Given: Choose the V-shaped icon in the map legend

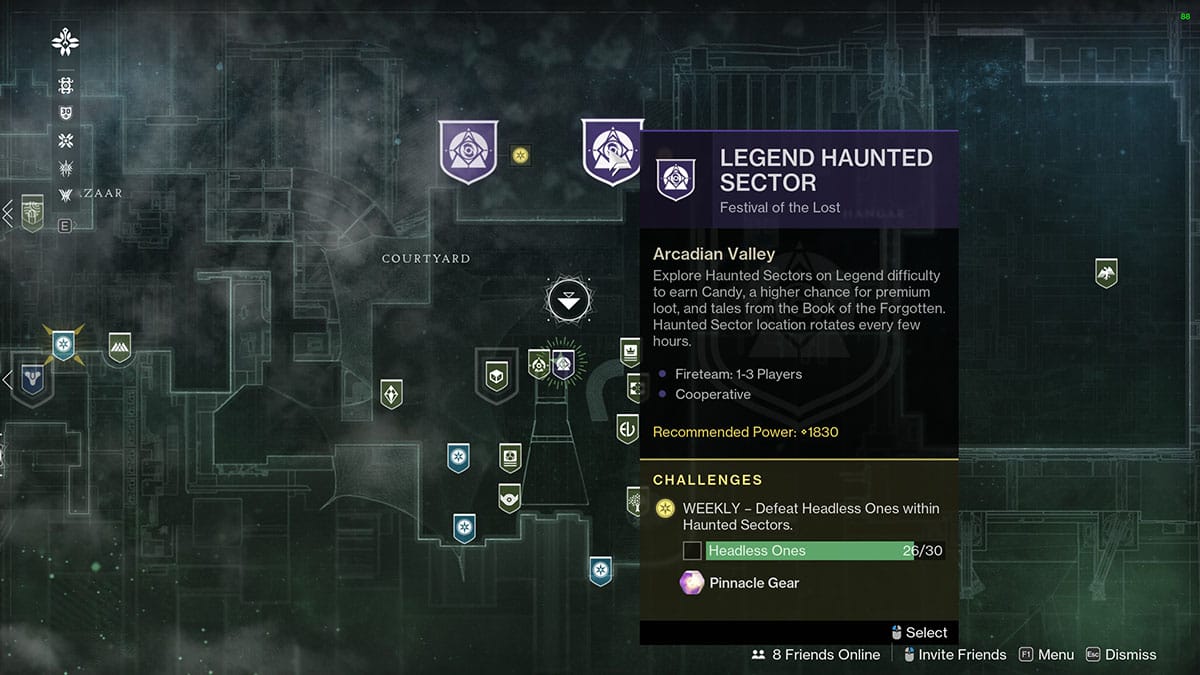Looking at the screenshot, I should pyautogui.click(x=66, y=195).
